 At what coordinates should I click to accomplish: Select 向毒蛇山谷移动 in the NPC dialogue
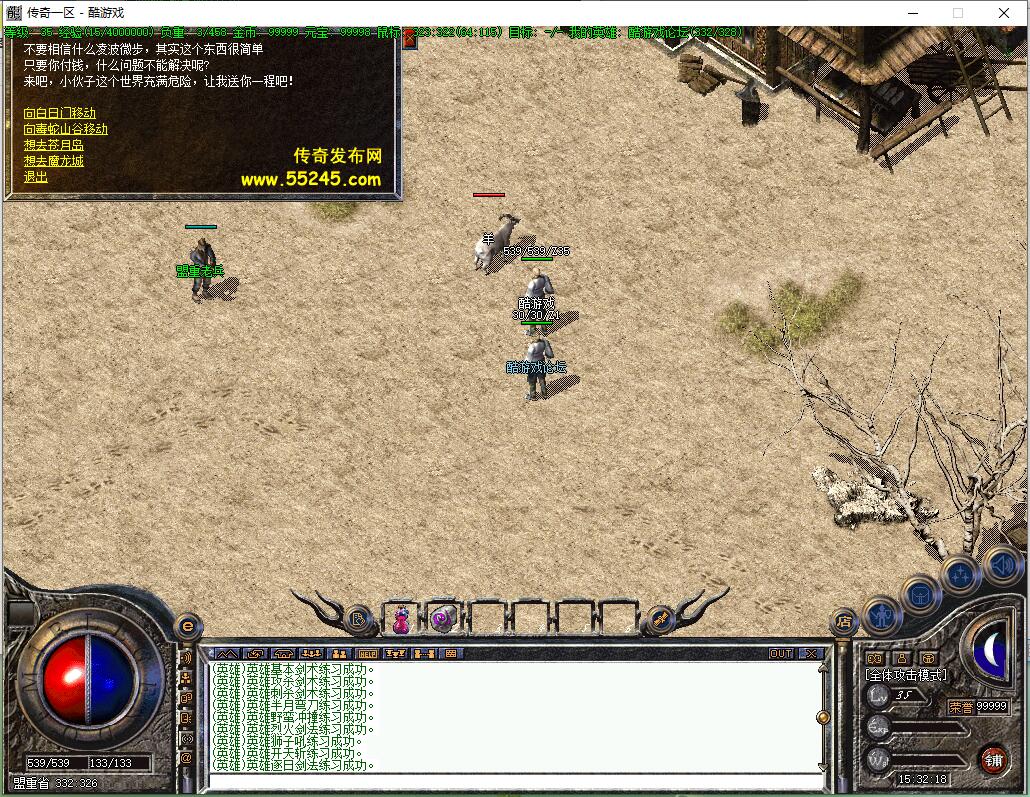(x=65, y=129)
